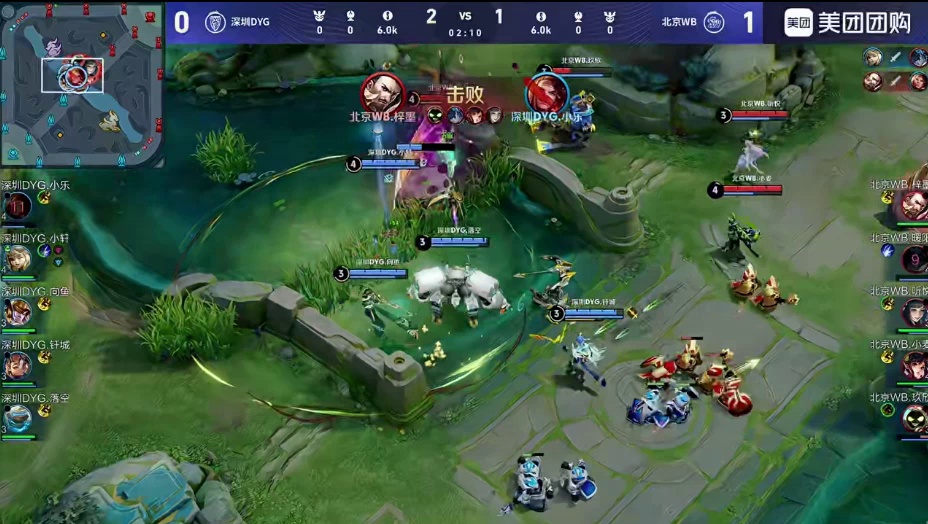Image resolution: width=928 pixels, height=524 pixels.
Task: Pick the bottom 北京WB player portrait
Action: click(913, 418)
